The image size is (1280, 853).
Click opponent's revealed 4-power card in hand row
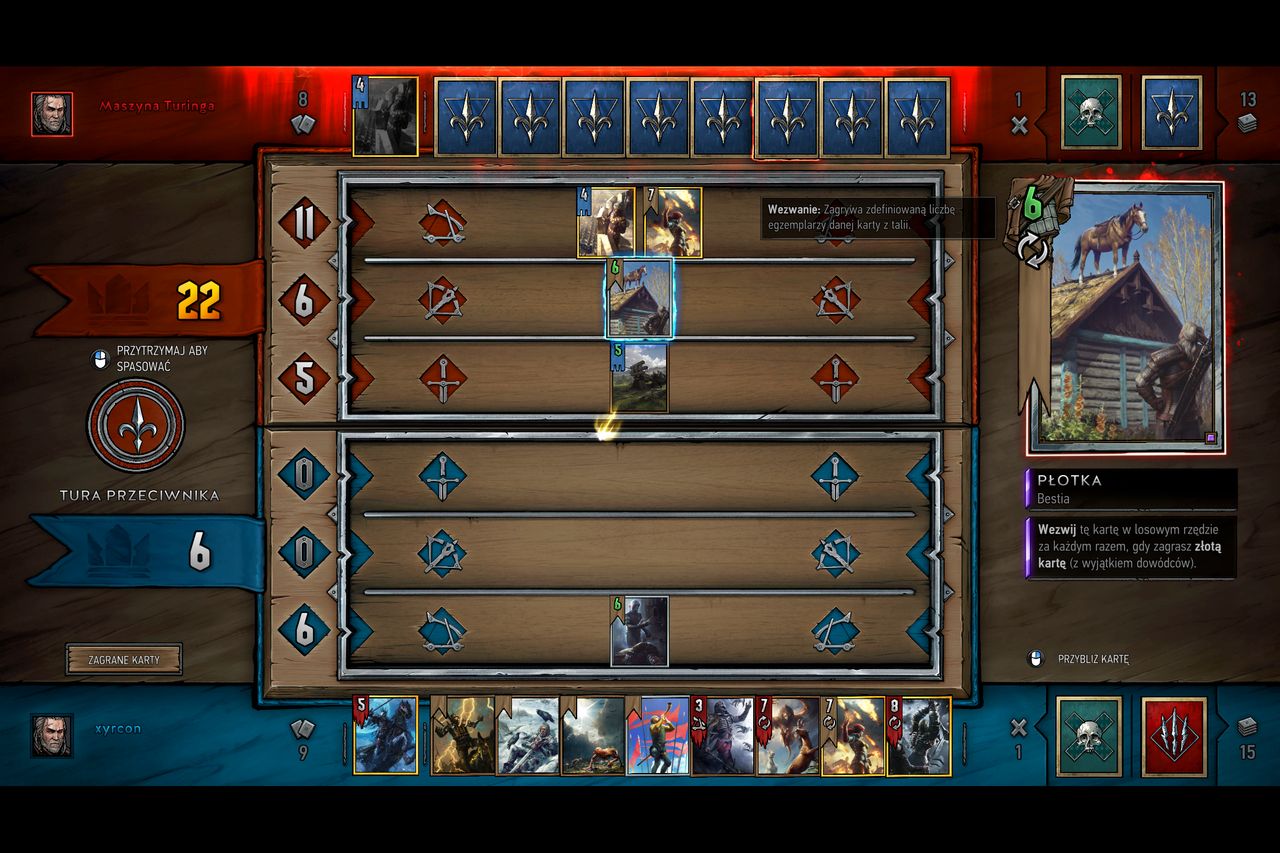(385, 112)
